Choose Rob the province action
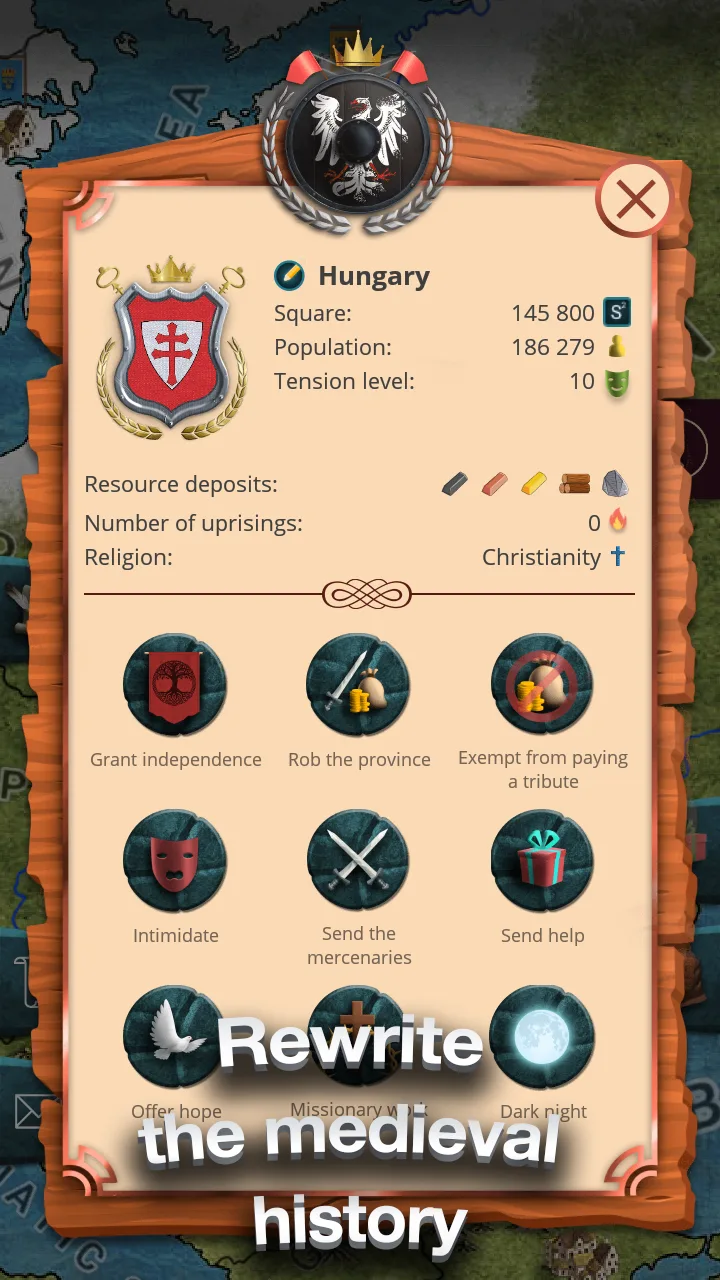The image size is (720, 1280). [358, 686]
